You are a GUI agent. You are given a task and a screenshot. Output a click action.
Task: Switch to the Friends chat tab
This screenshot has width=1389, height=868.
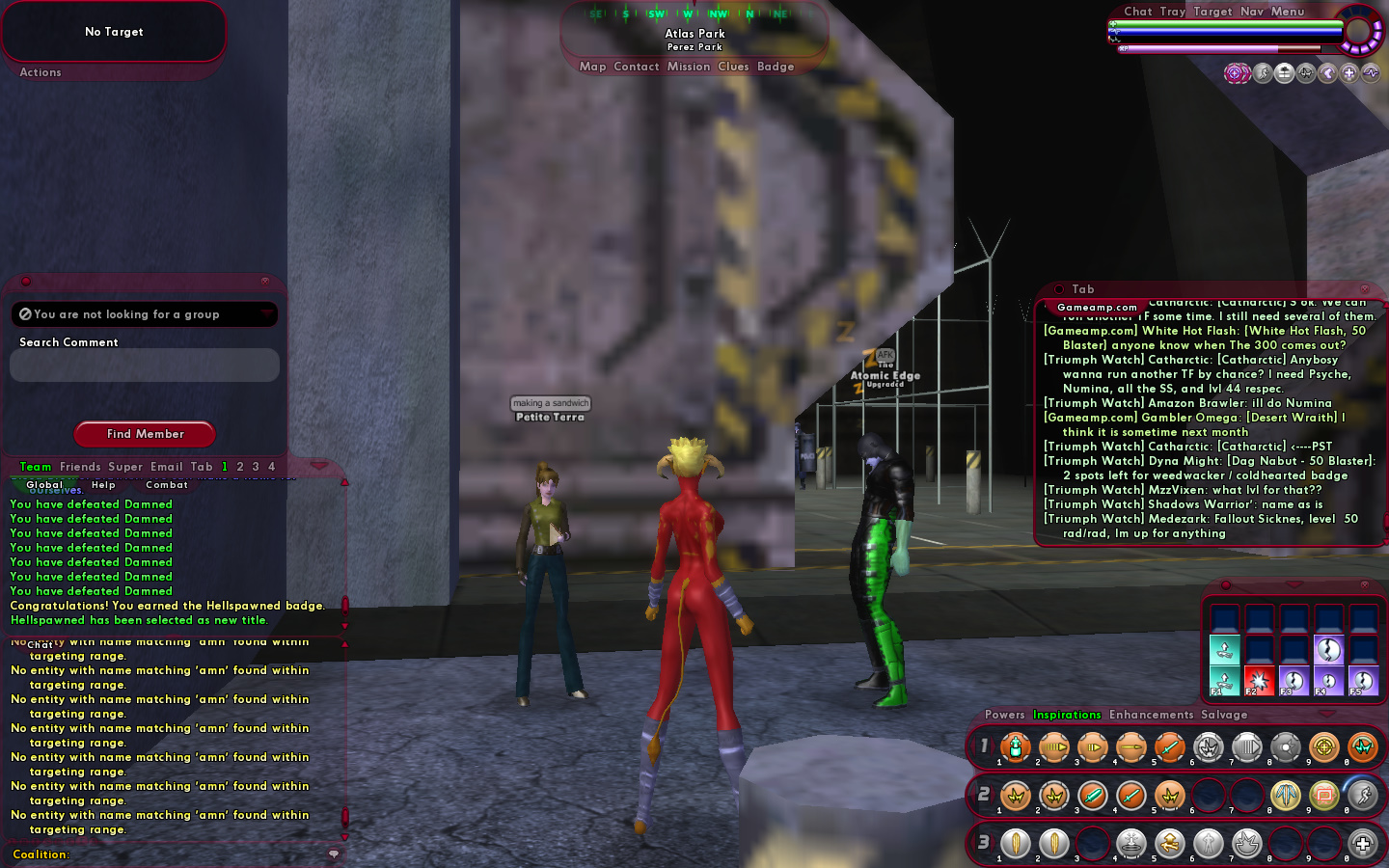coord(80,467)
